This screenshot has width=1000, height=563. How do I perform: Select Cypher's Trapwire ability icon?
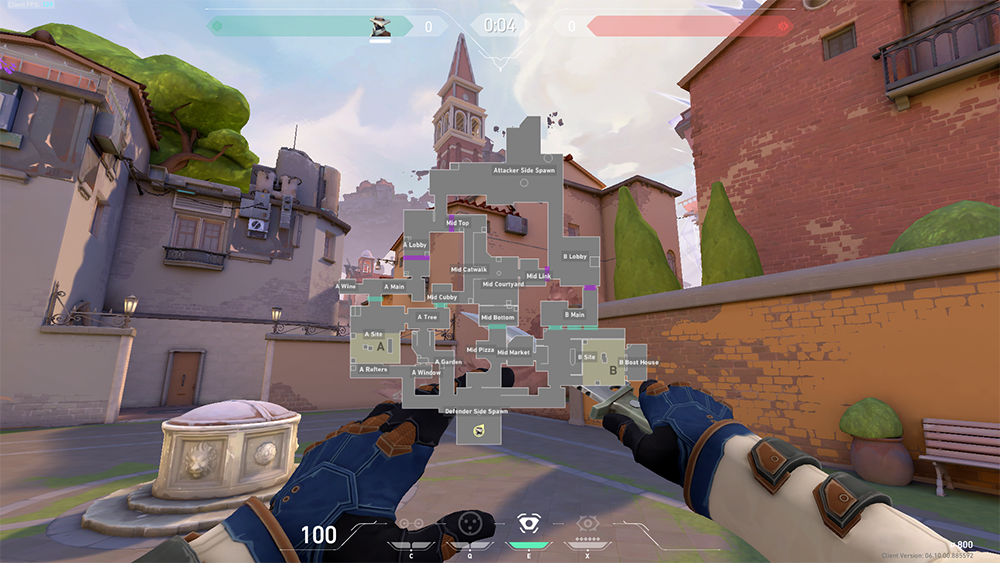(x=408, y=523)
